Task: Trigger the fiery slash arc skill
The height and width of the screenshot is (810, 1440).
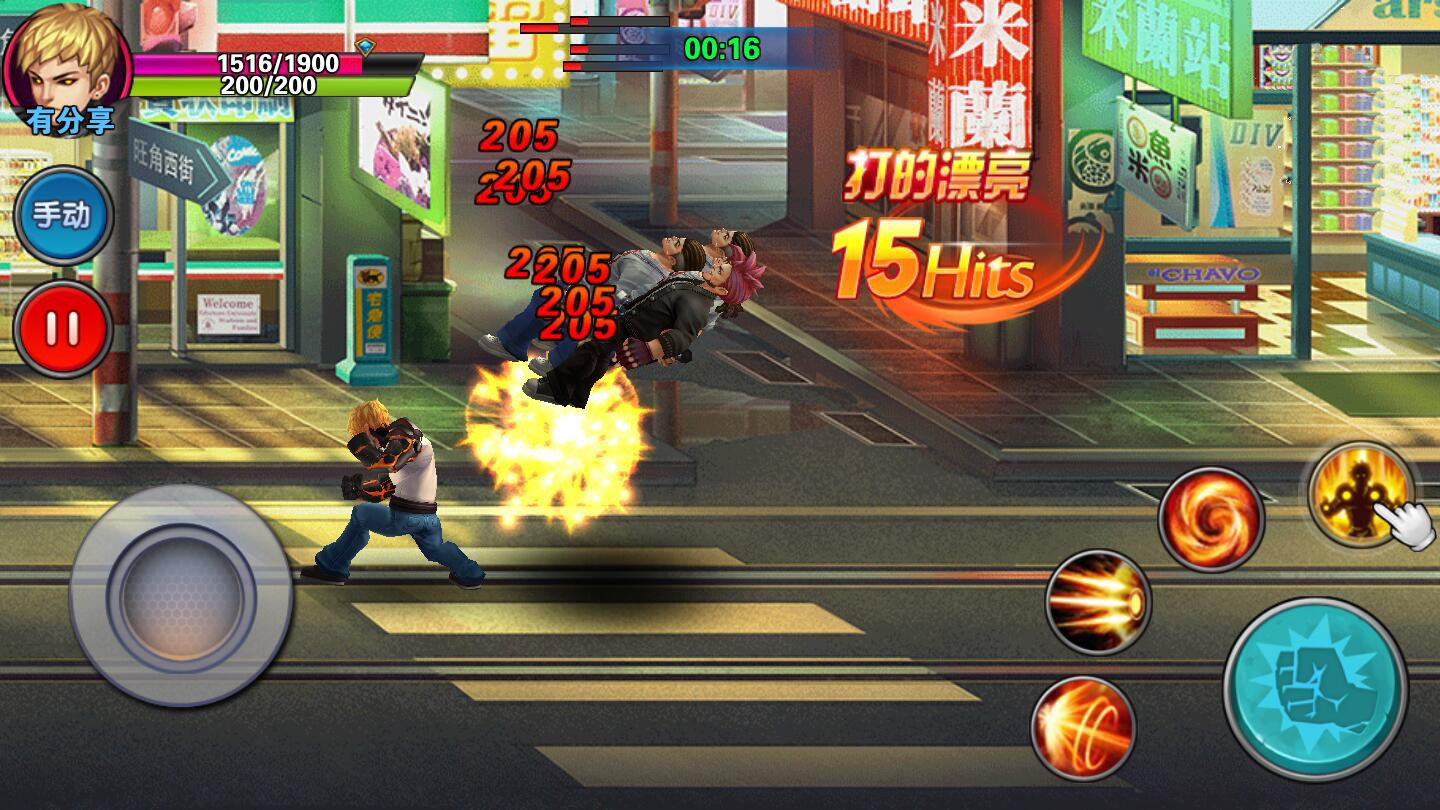Action: pos(1083,727)
